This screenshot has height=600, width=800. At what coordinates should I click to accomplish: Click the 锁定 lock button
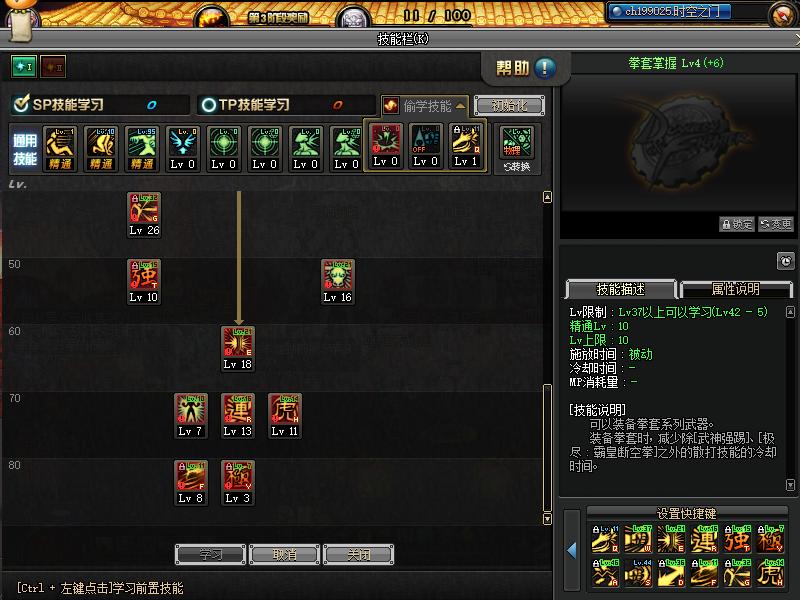[737, 224]
